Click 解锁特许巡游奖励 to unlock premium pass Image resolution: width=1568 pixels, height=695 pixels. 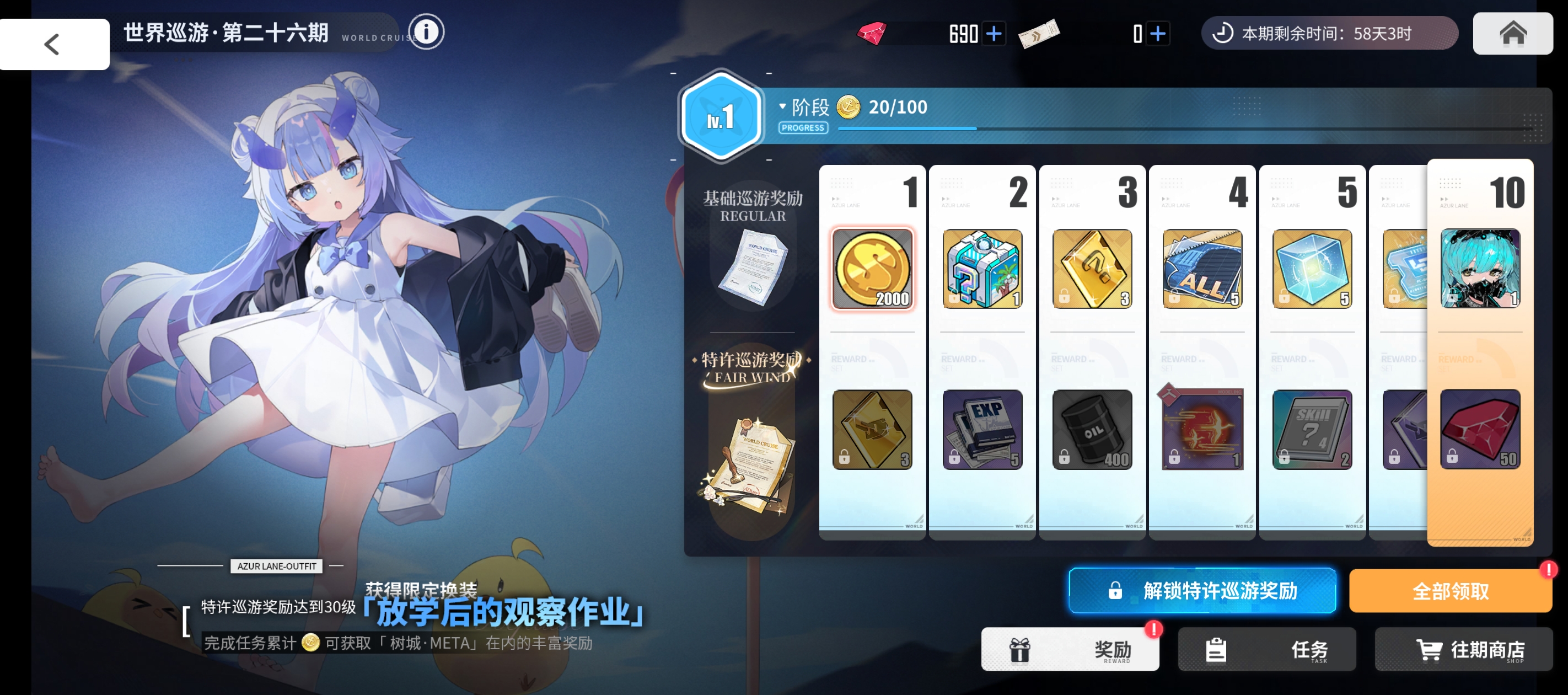click(1202, 590)
